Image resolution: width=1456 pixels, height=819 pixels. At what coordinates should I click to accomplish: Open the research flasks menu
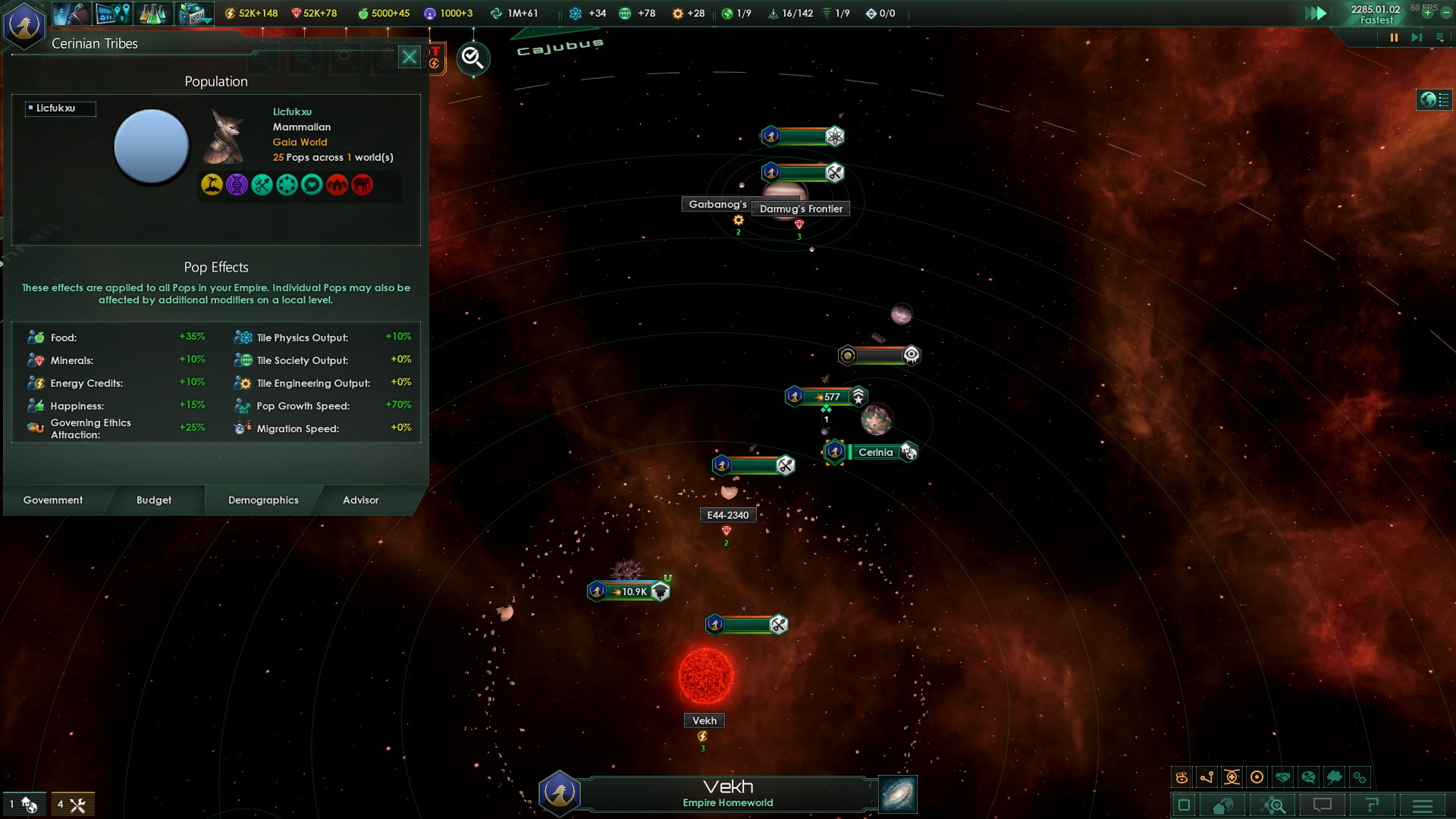coord(153,13)
